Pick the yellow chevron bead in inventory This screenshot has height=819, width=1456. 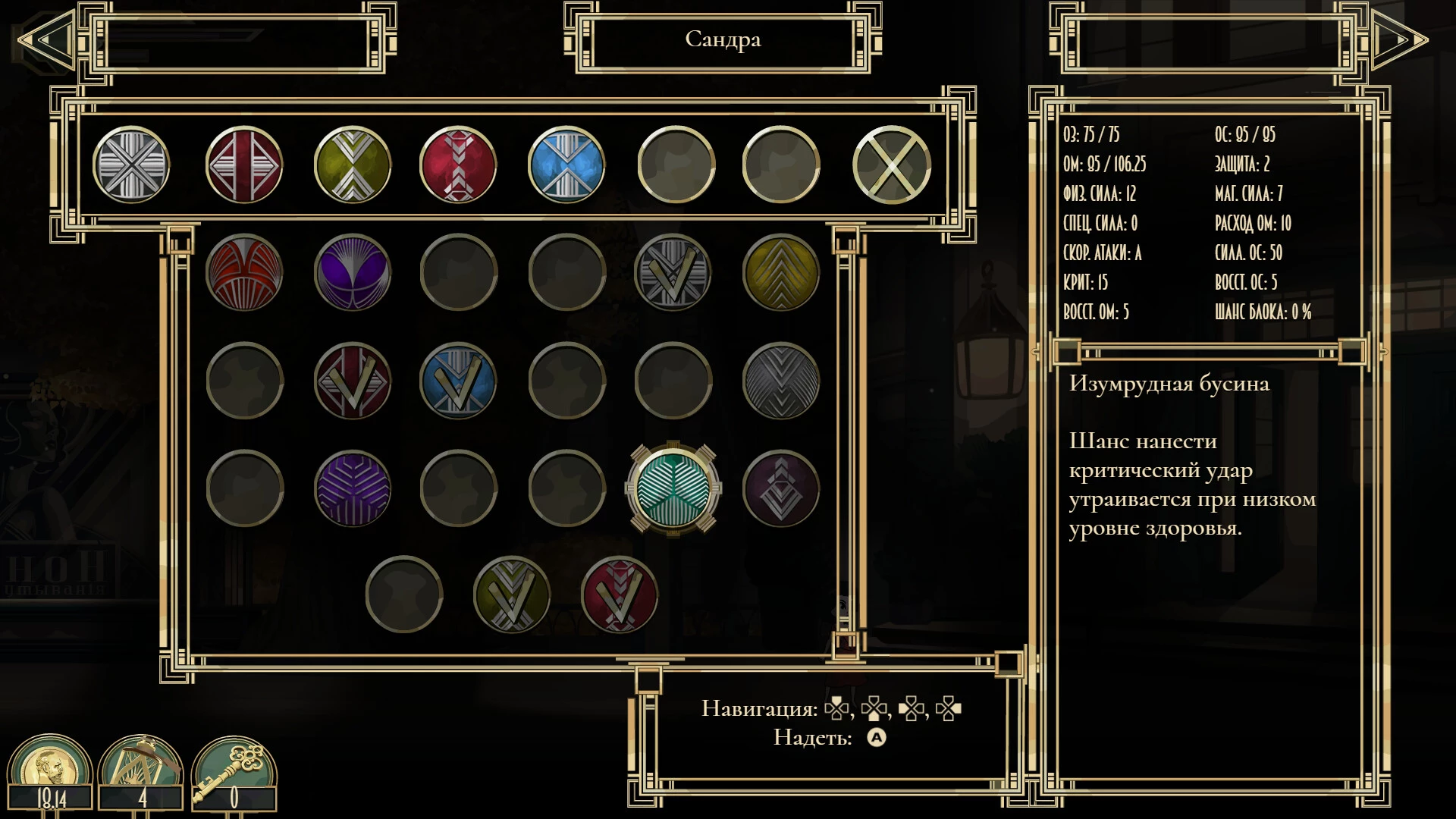pos(781,272)
